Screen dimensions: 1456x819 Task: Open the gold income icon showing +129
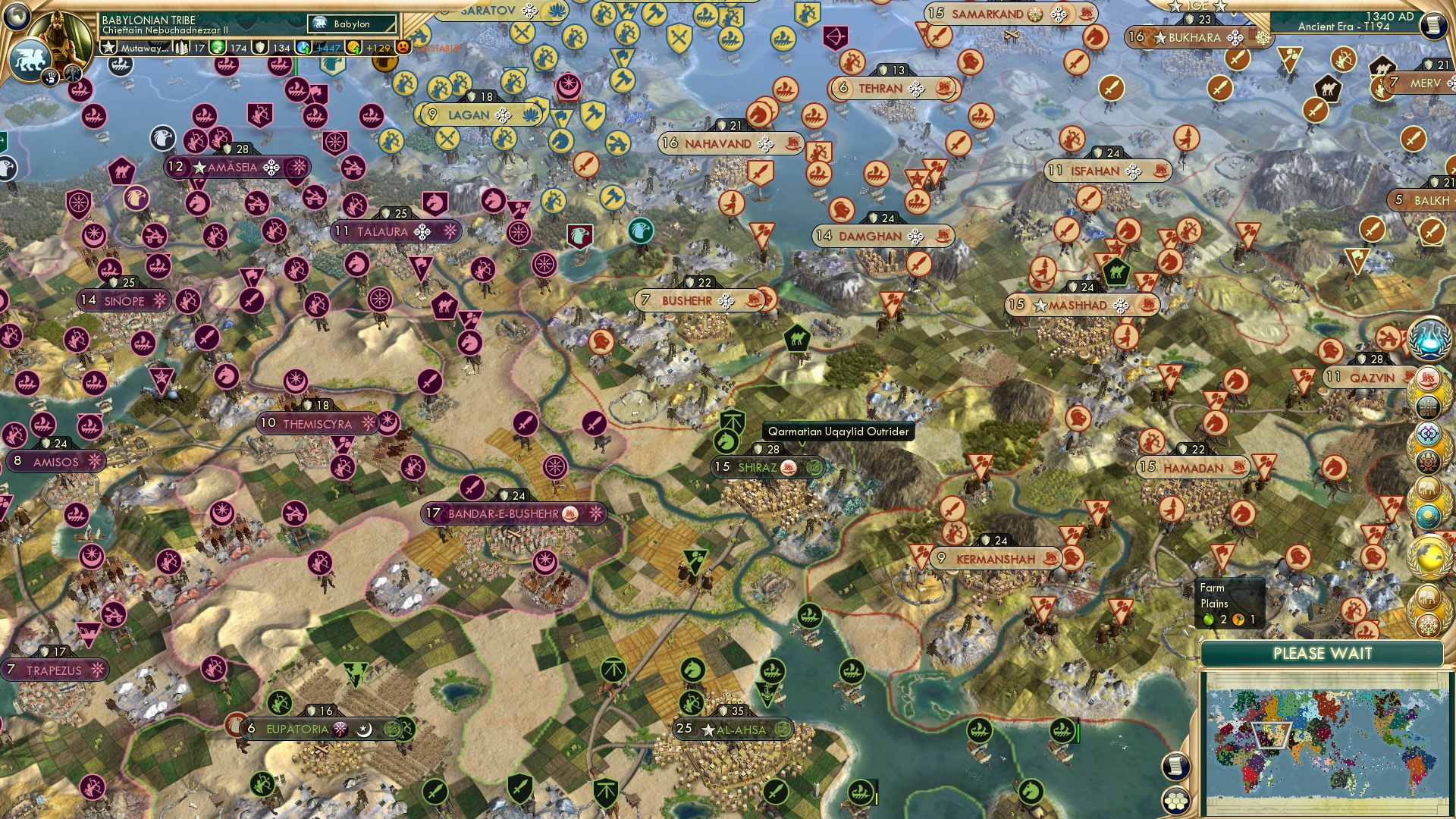(354, 47)
